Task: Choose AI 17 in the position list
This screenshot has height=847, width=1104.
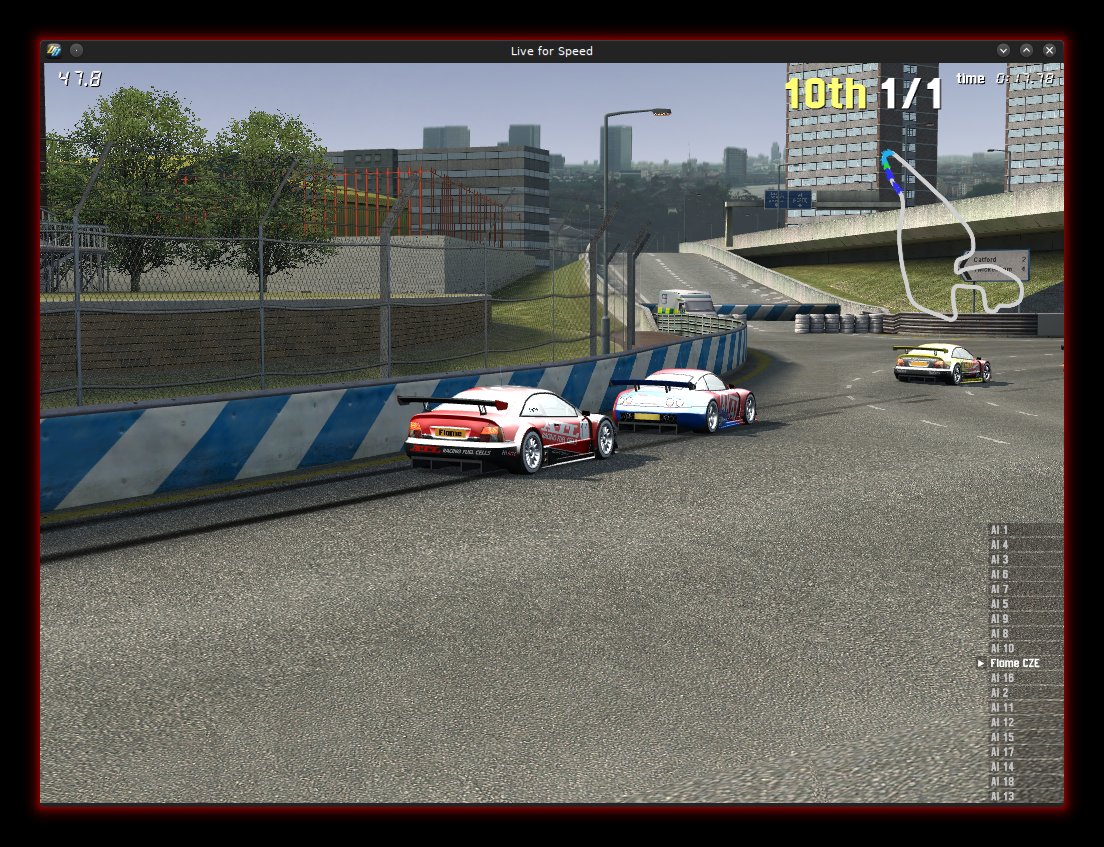Action: point(1002,752)
